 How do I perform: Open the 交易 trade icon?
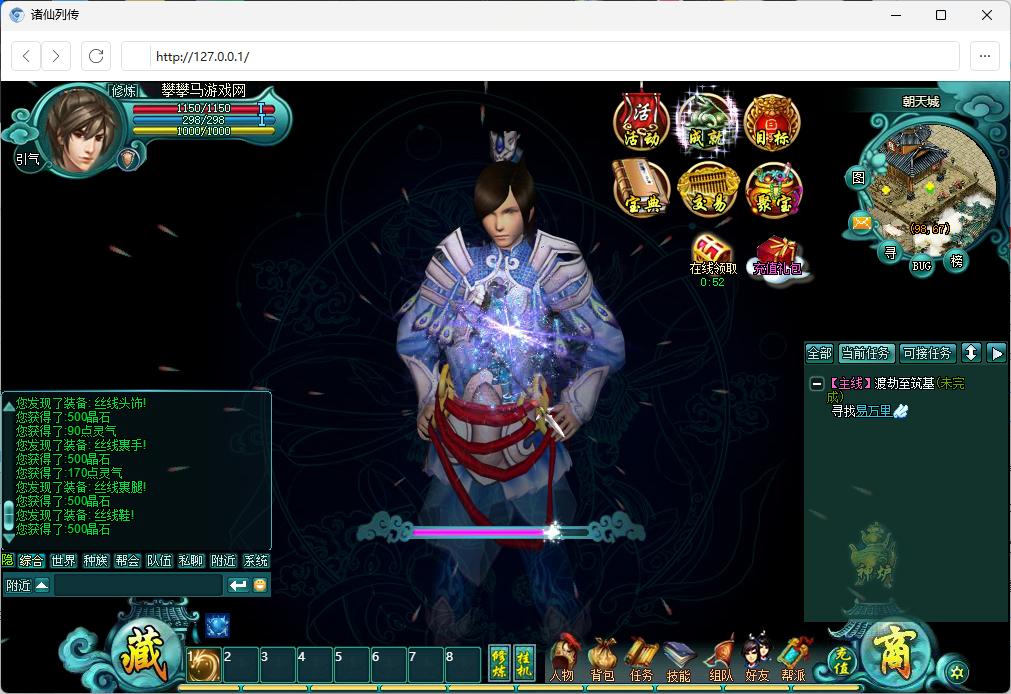pos(707,189)
